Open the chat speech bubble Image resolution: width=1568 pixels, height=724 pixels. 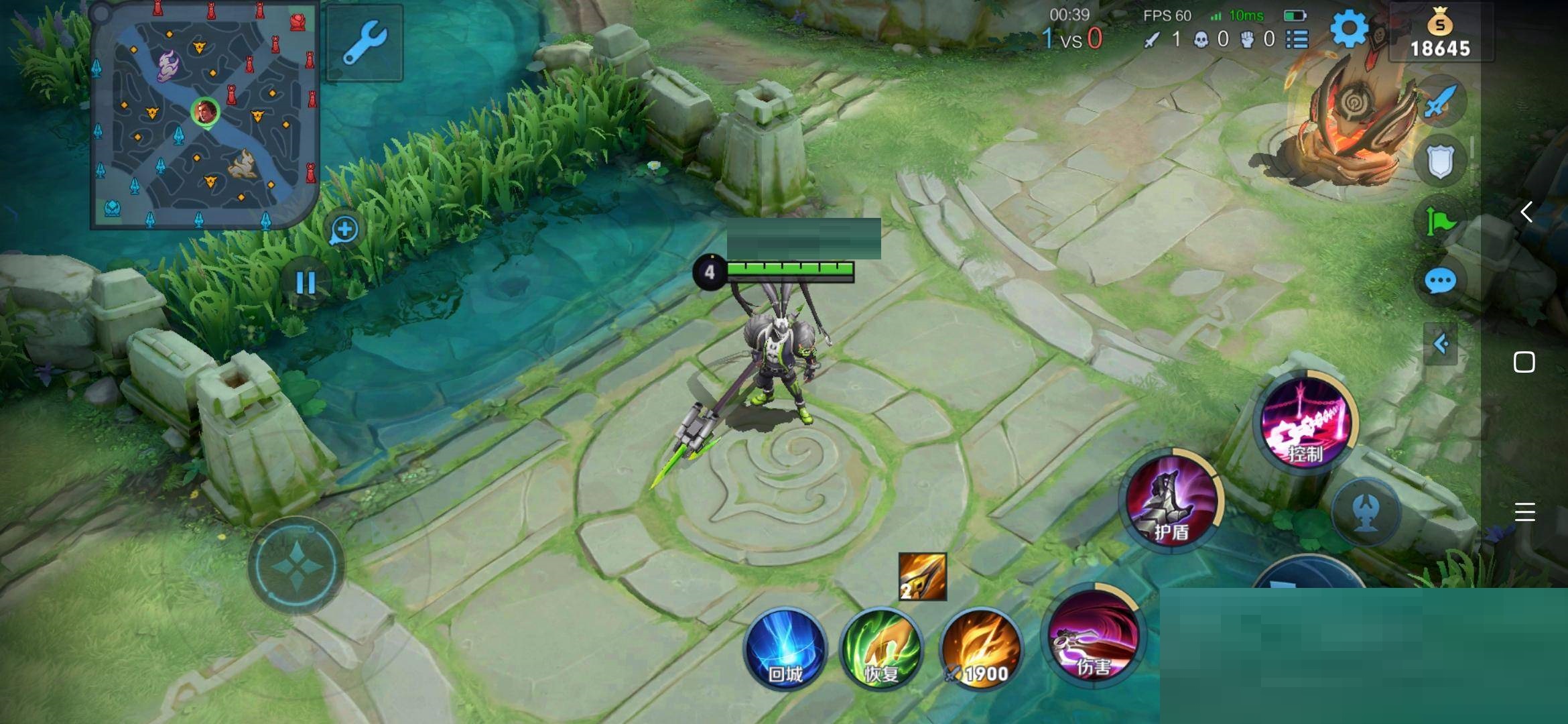coord(1439,282)
